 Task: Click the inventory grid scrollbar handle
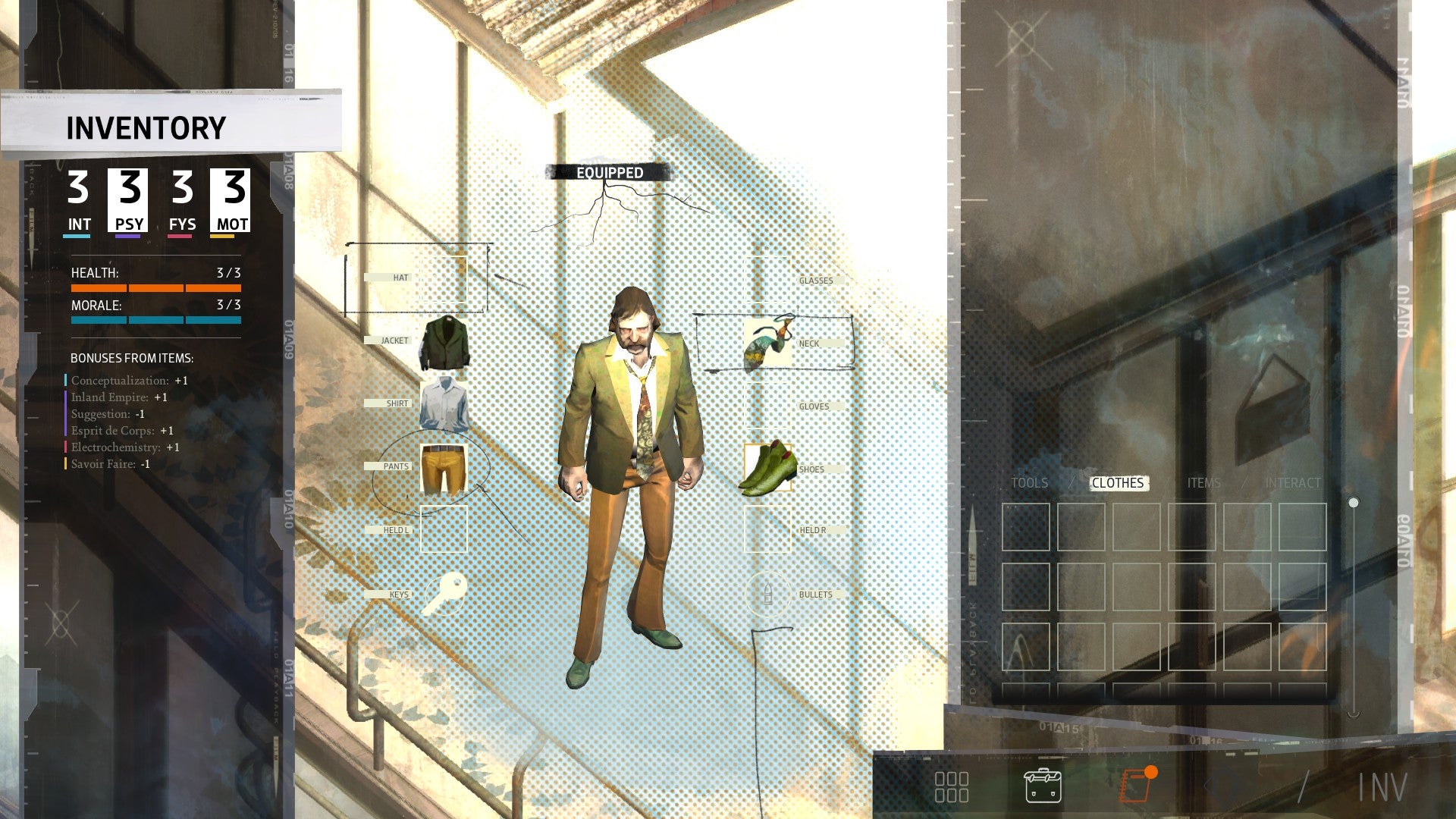click(x=1354, y=500)
